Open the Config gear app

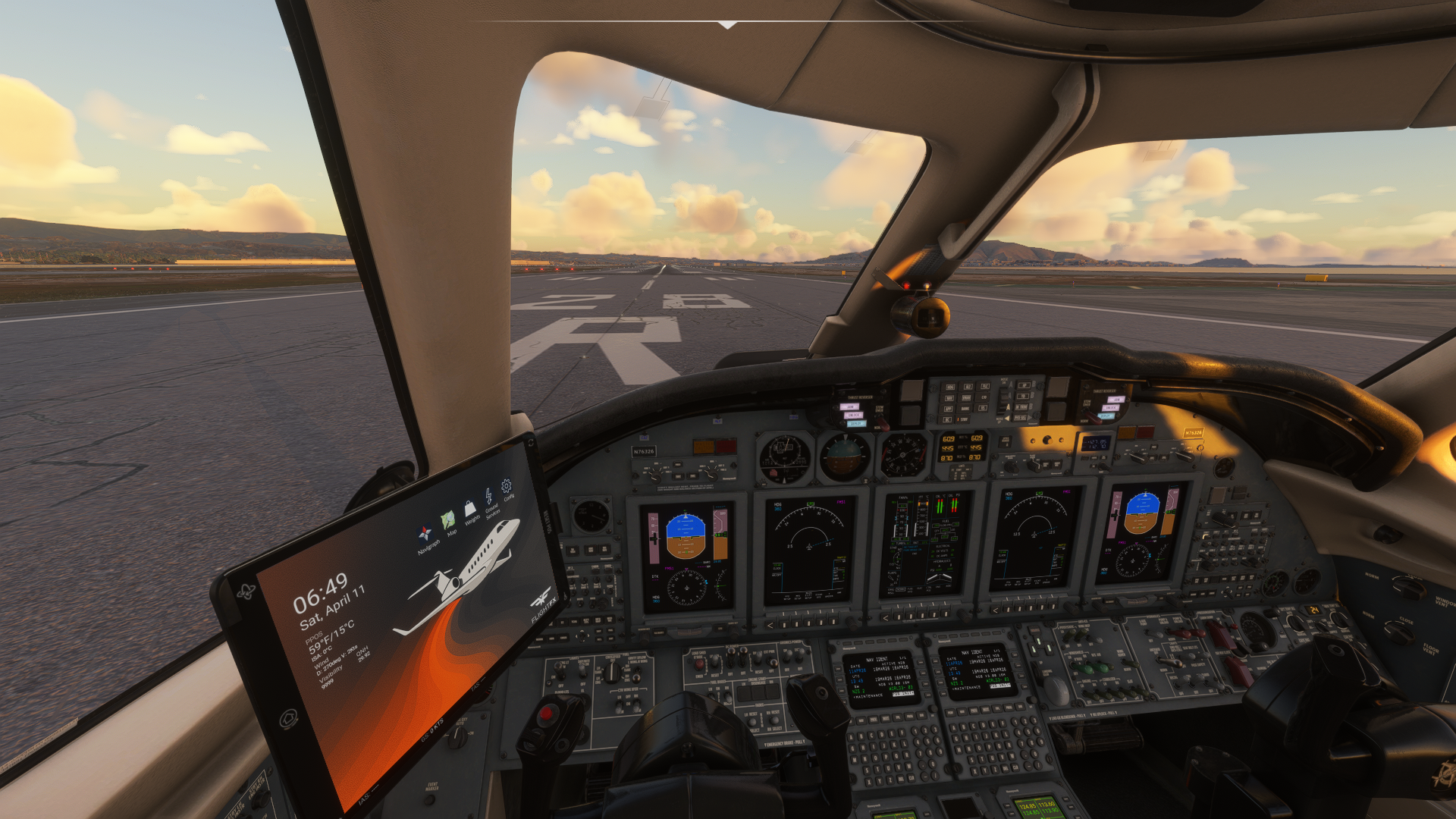[507, 486]
